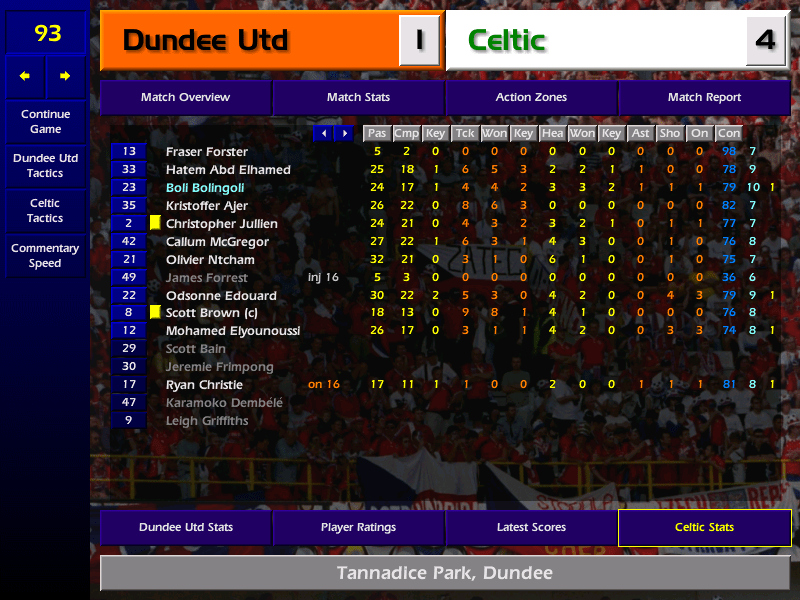Go back with the left yellow arrow
This screenshot has width=800, height=600.
point(25,76)
